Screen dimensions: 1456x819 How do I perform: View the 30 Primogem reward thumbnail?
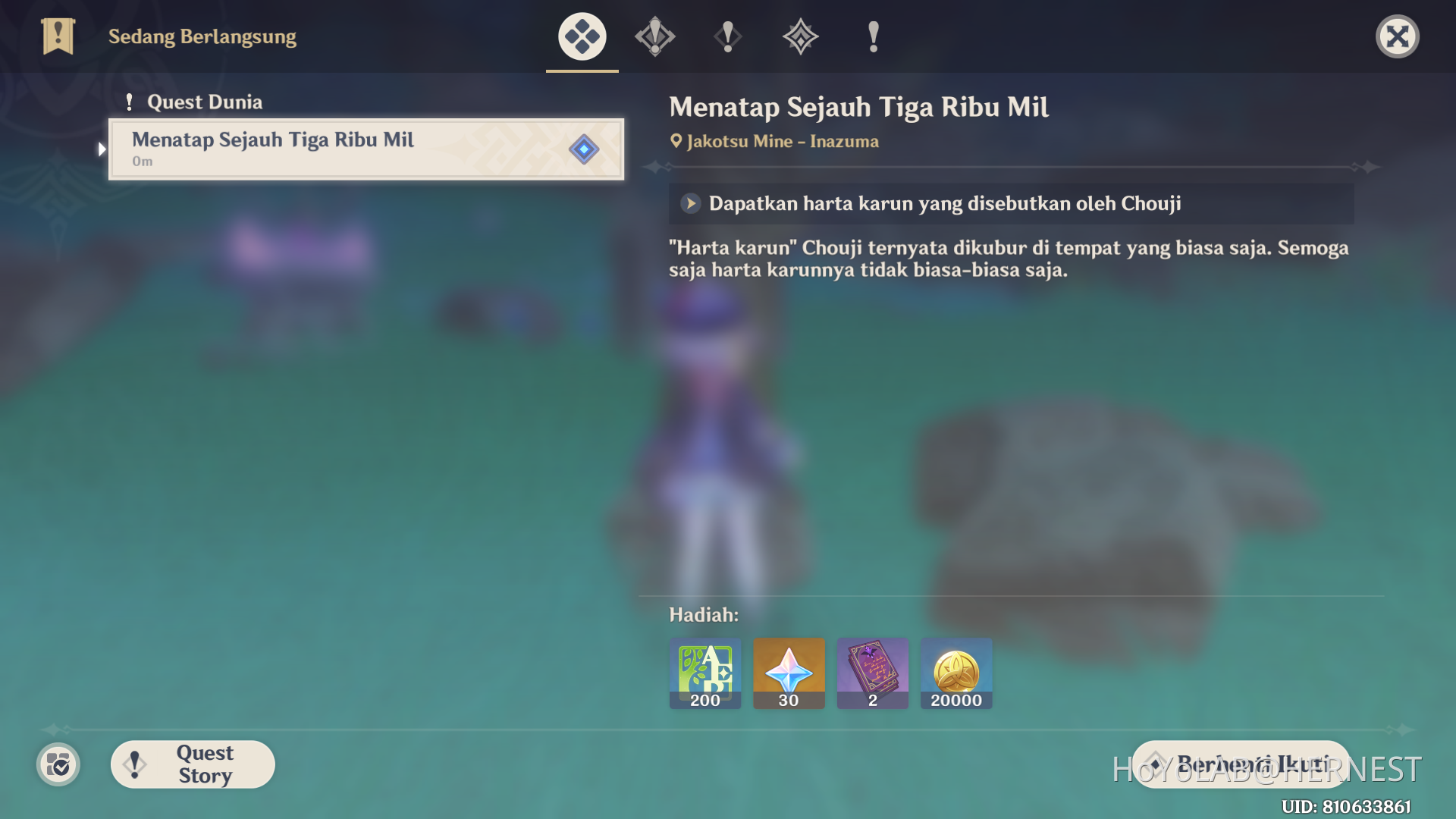[789, 673]
